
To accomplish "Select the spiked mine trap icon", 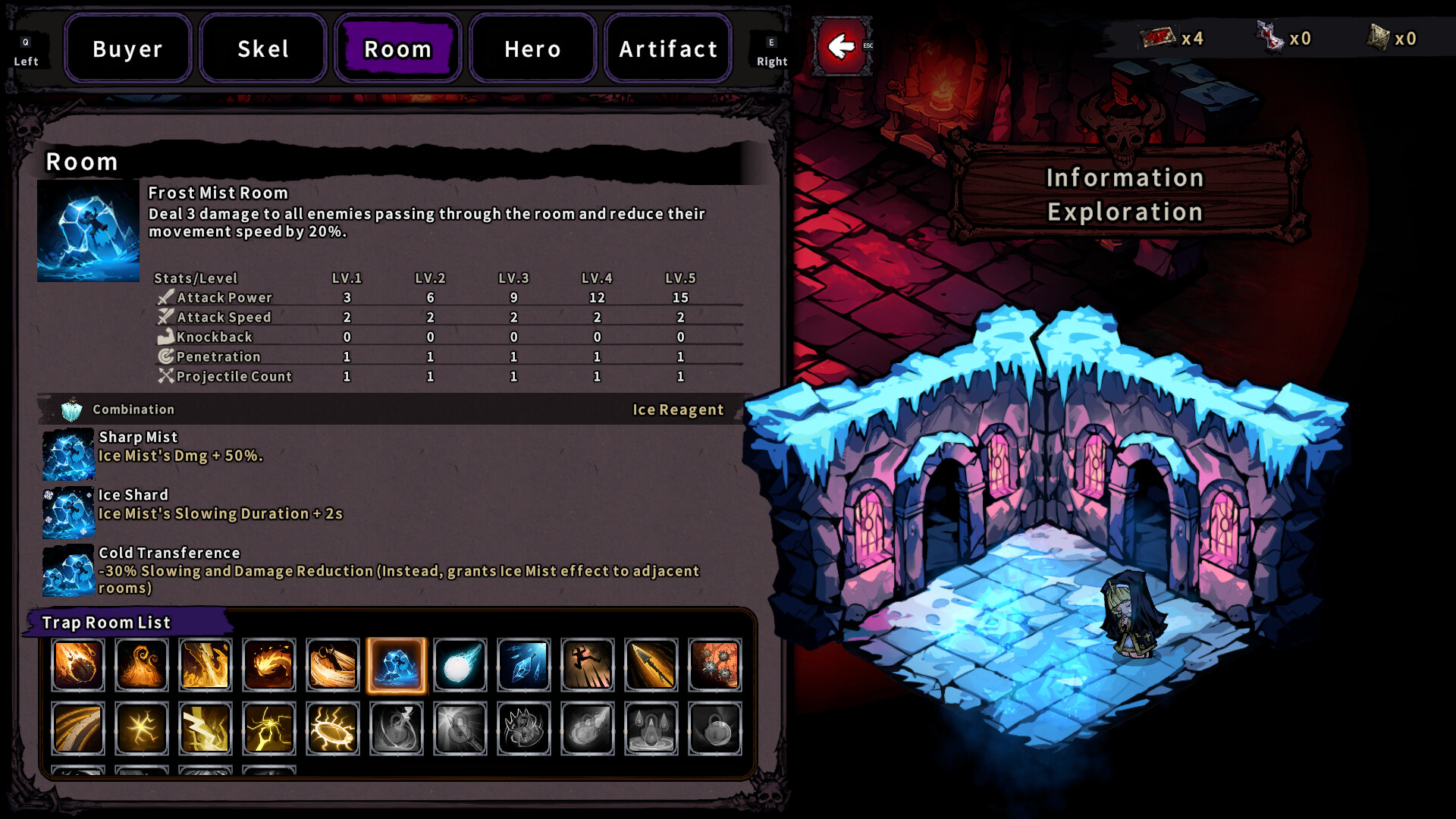I will (x=714, y=665).
